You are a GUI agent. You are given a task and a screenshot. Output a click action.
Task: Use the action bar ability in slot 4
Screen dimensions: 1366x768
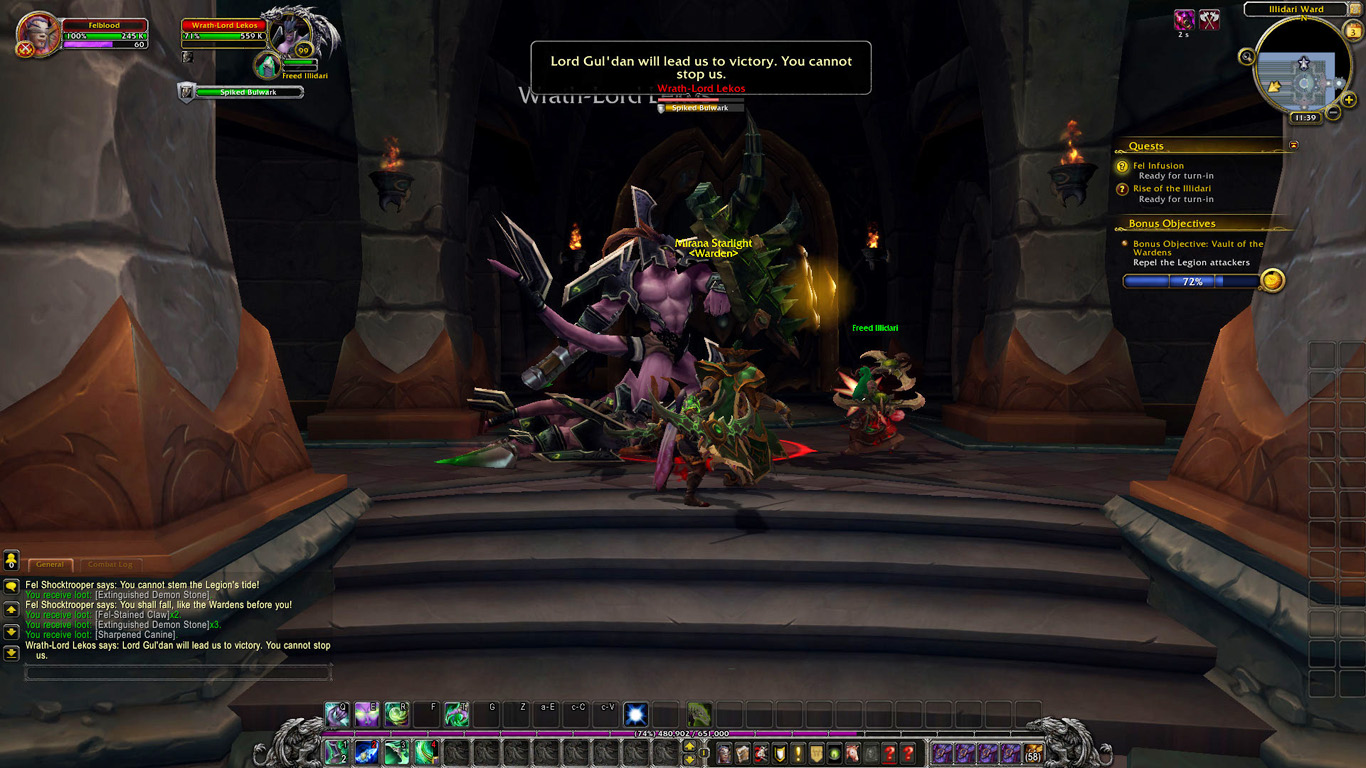coord(427,751)
